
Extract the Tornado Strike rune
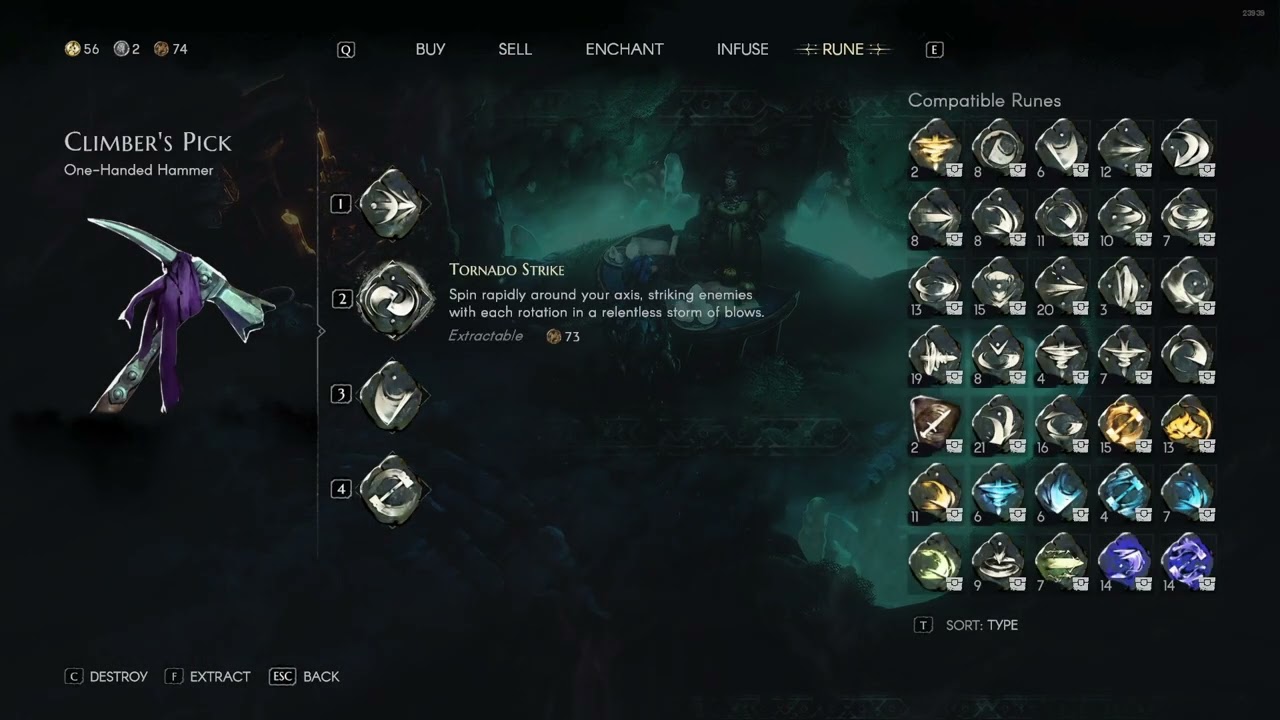coord(208,677)
